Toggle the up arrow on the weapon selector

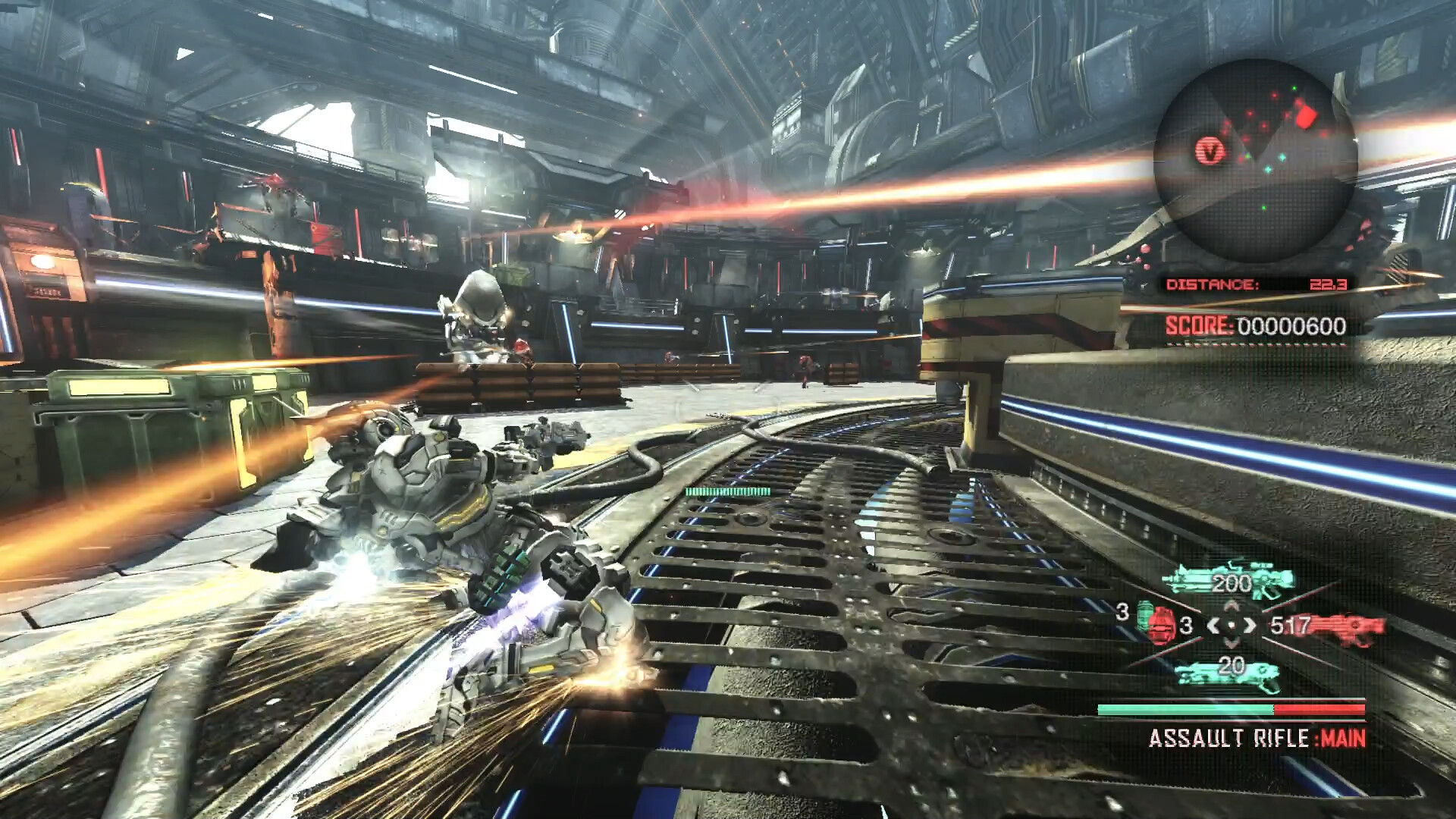click(x=1232, y=605)
